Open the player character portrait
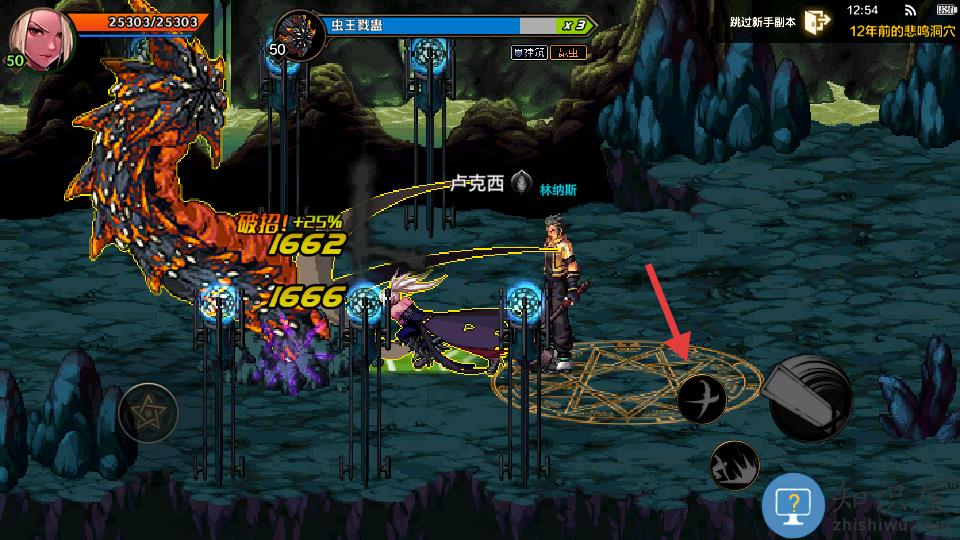The width and height of the screenshot is (960, 540). click(x=42, y=38)
